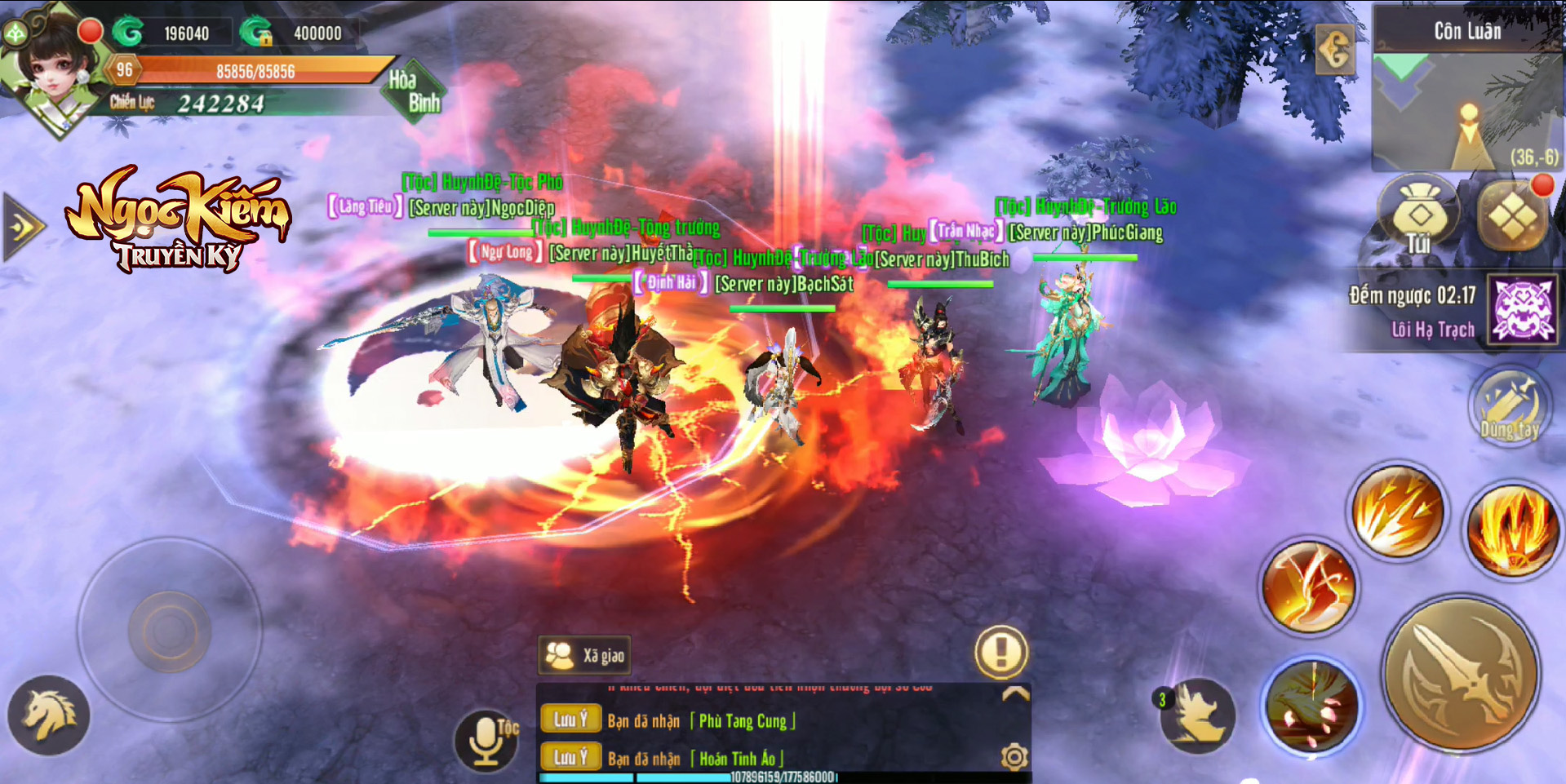Use the main sword attack button
This screenshot has width=1566, height=784.
pos(1462,675)
